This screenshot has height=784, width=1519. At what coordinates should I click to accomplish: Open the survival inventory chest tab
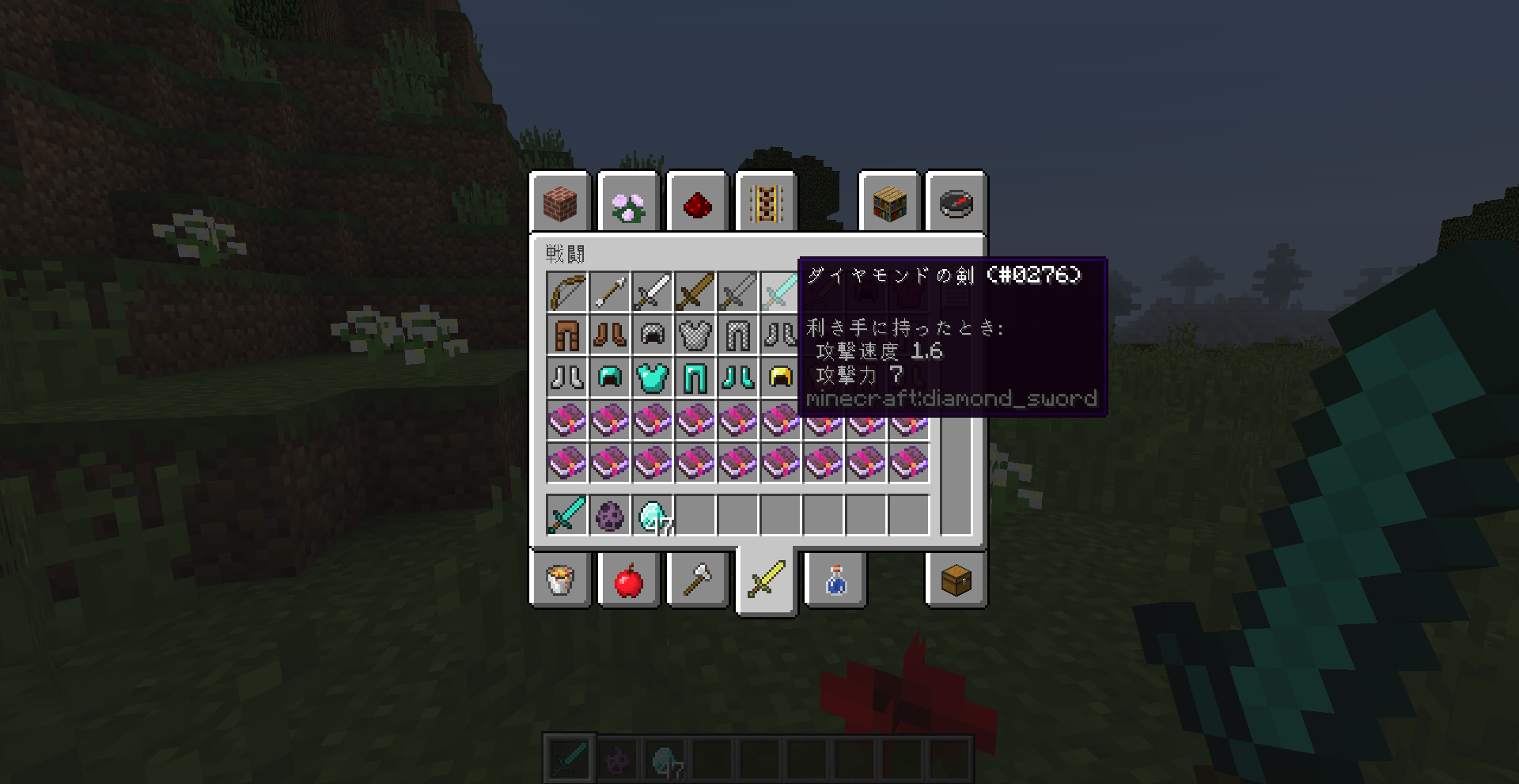[x=955, y=581]
